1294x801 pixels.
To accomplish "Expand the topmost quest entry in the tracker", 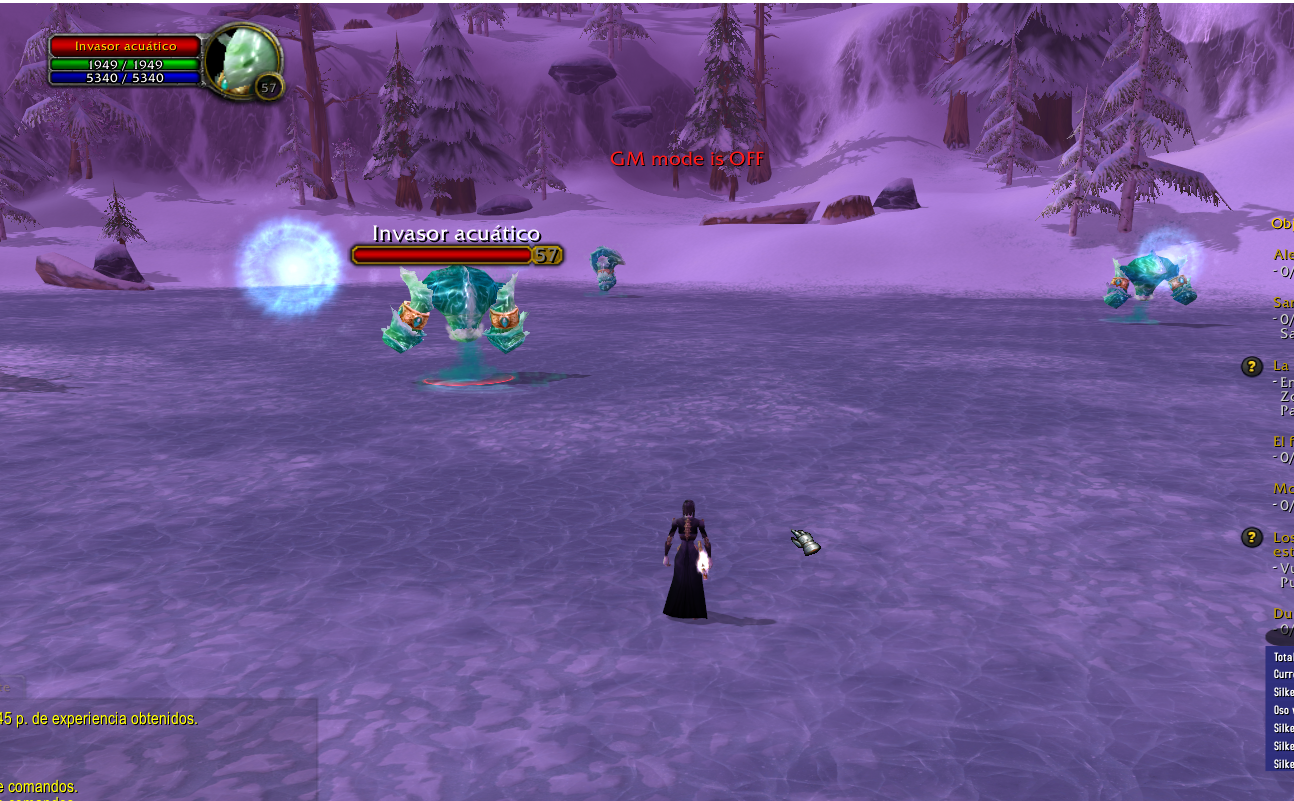I will (x=1285, y=255).
